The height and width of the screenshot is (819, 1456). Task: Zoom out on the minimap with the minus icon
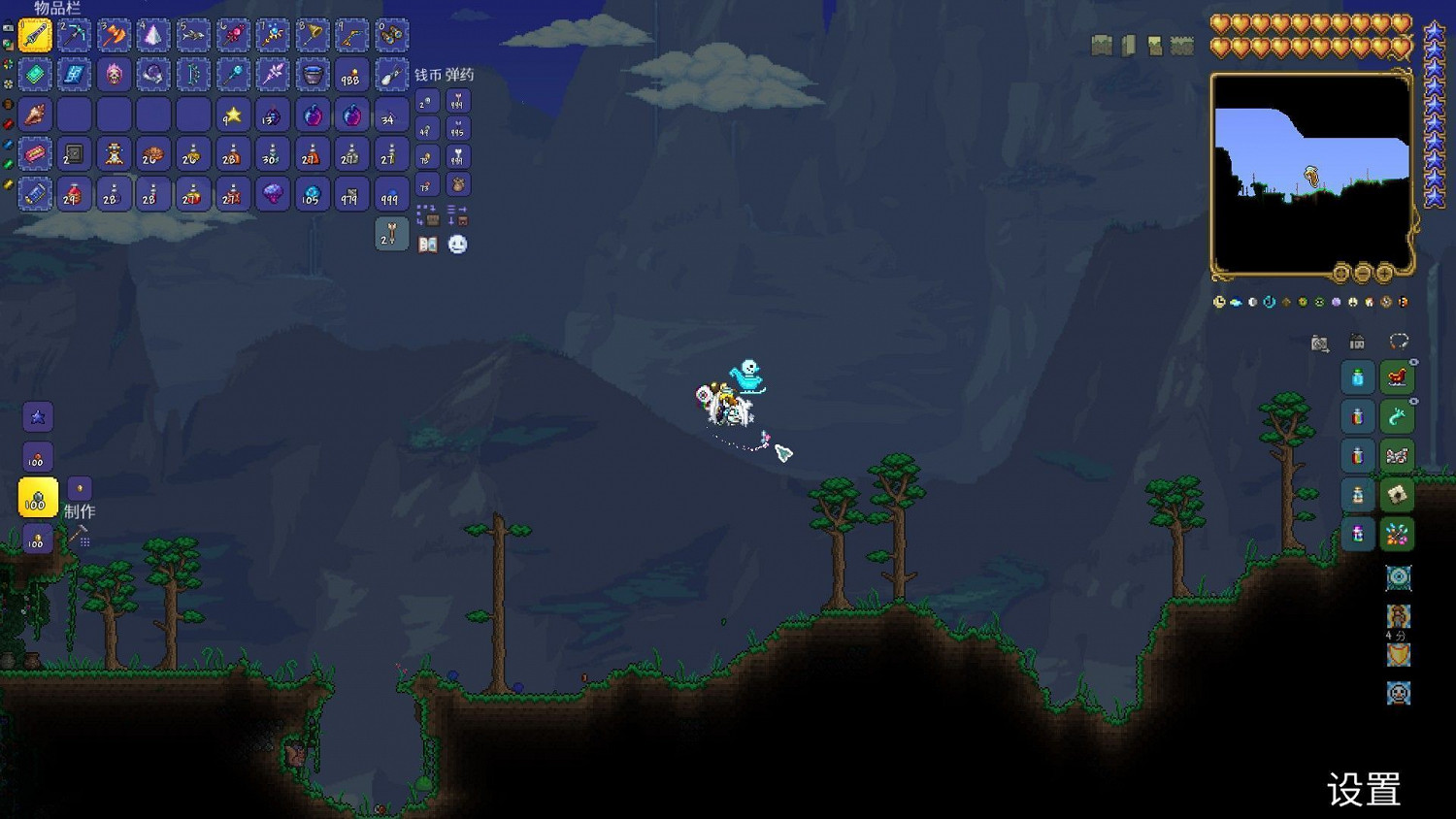1362,274
